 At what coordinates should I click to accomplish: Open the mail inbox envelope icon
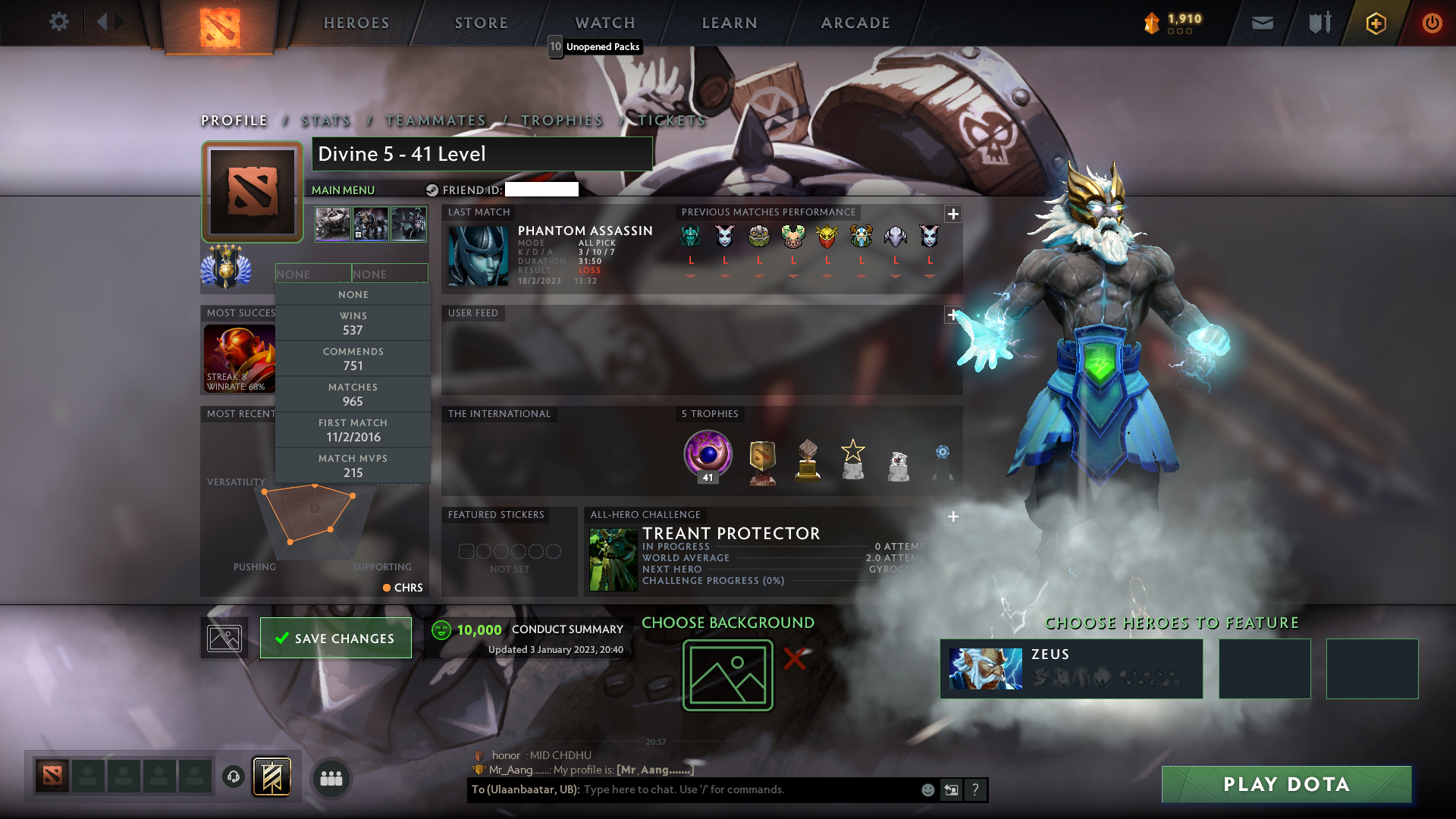[1262, 23]
